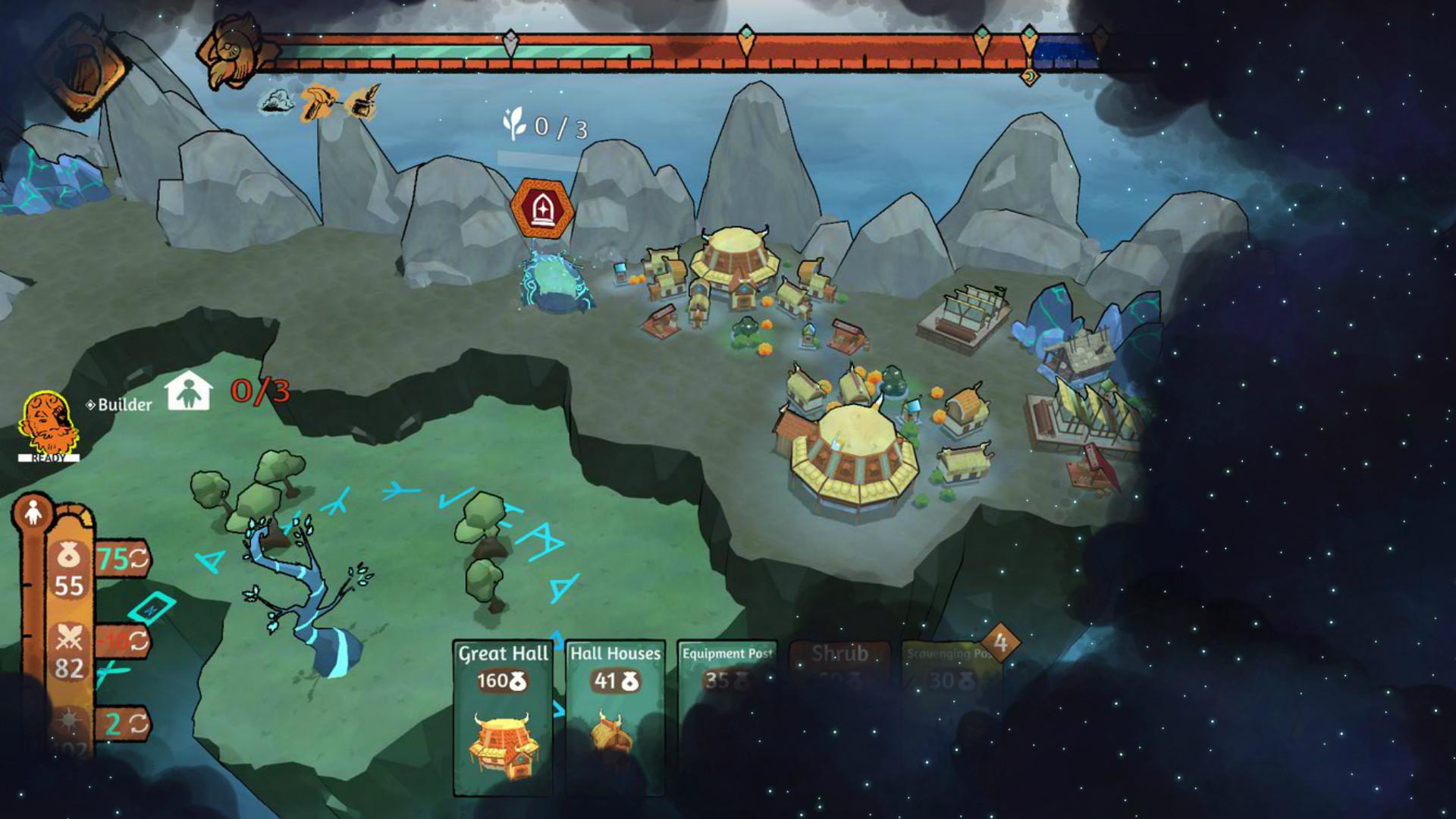Click the bird emblem on the progress bar

pyautogui.click(x=229, y=53)
